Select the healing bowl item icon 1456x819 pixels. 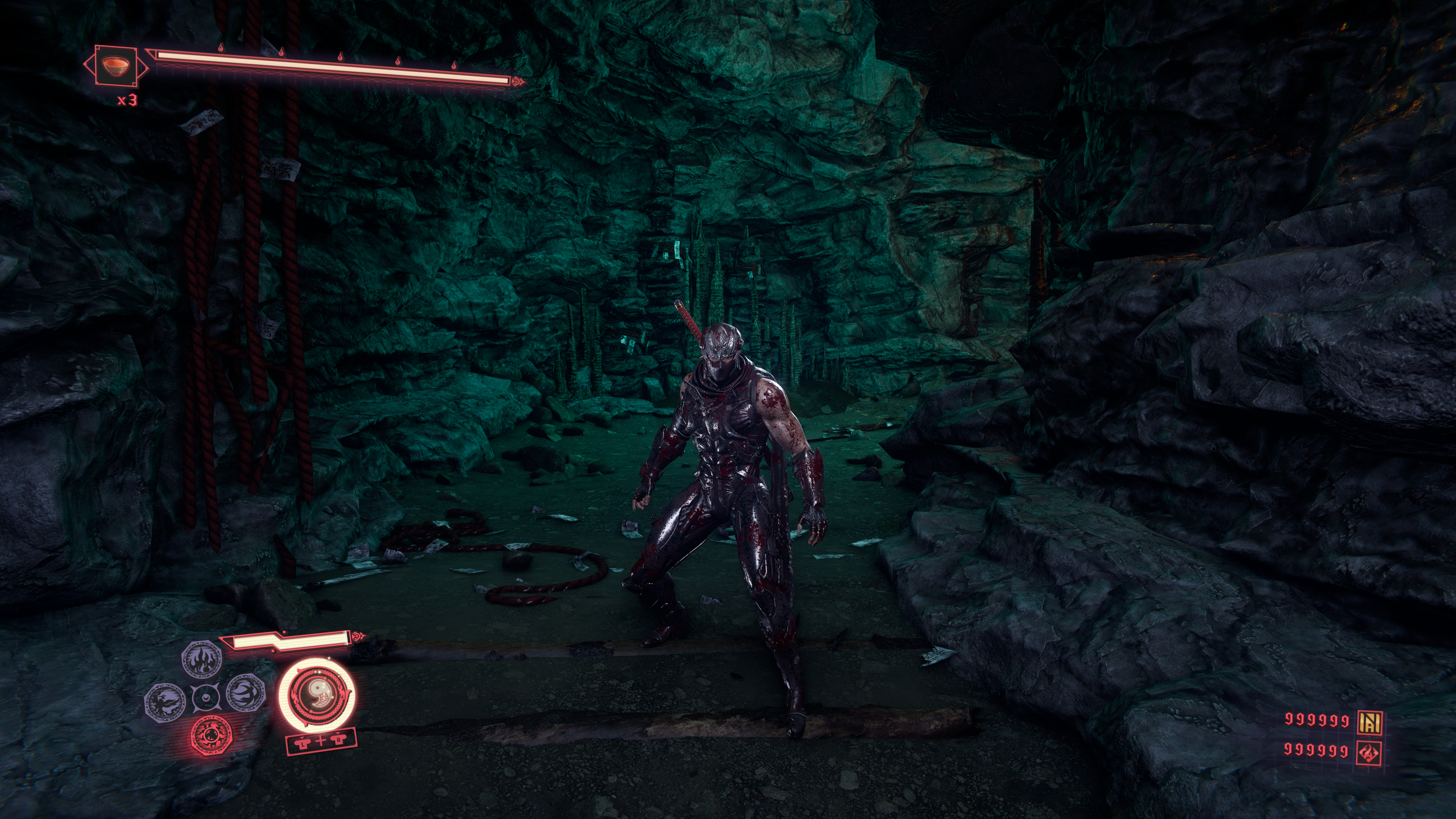(x=115, y=66)
